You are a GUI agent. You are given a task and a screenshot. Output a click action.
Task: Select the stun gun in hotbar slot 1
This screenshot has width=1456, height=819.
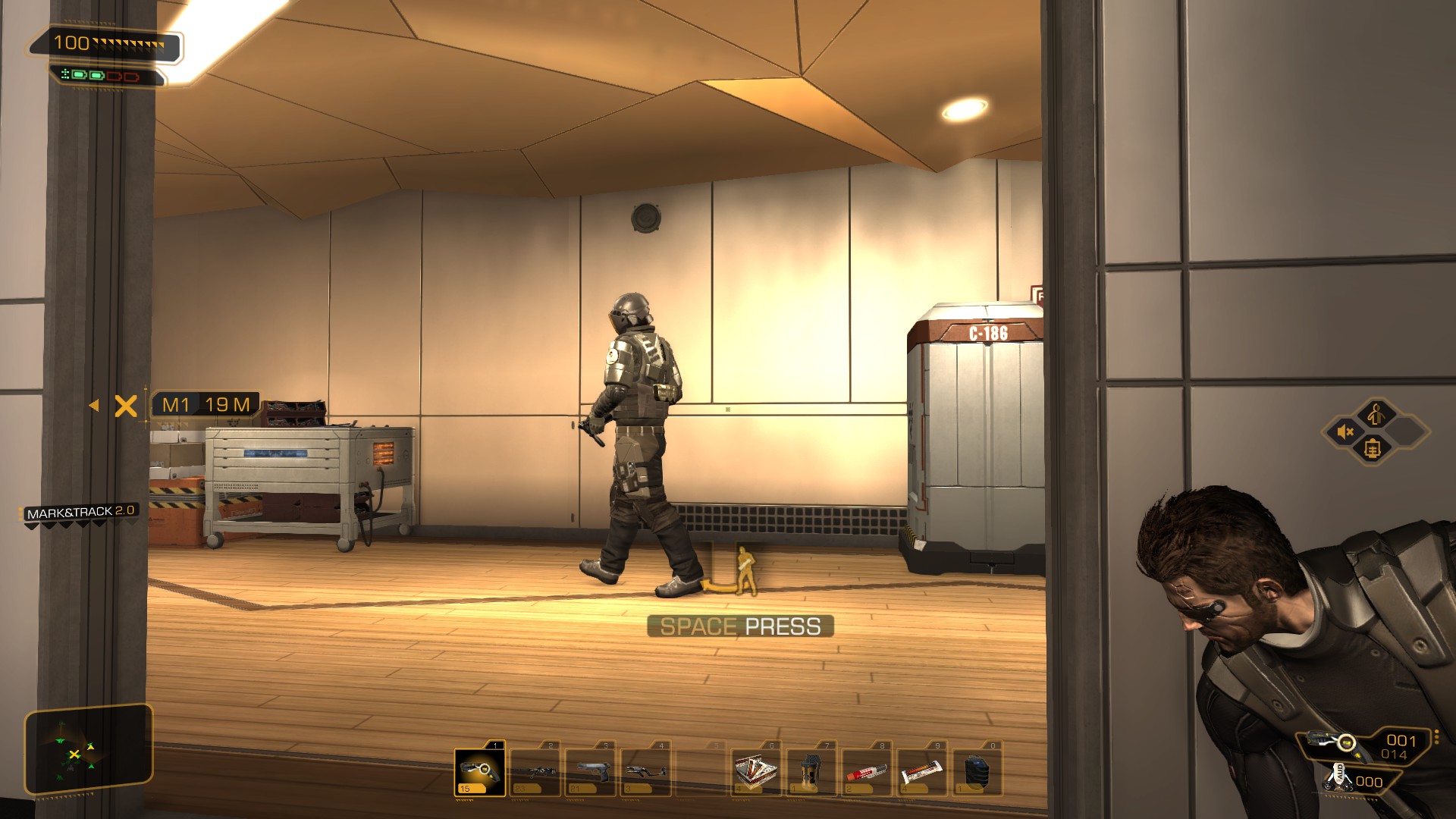tap(480, 772)
